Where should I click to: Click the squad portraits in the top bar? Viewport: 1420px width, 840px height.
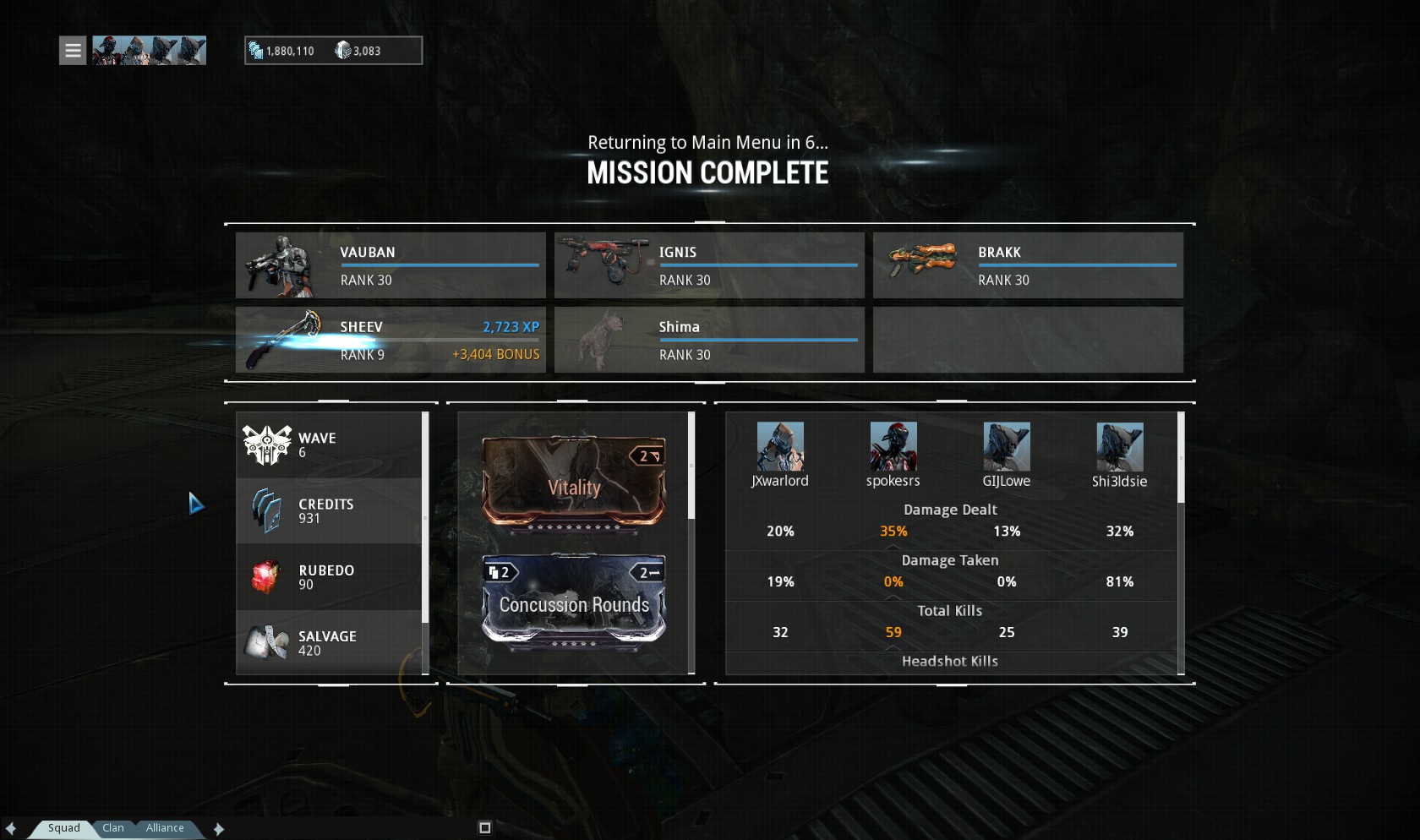149,51
